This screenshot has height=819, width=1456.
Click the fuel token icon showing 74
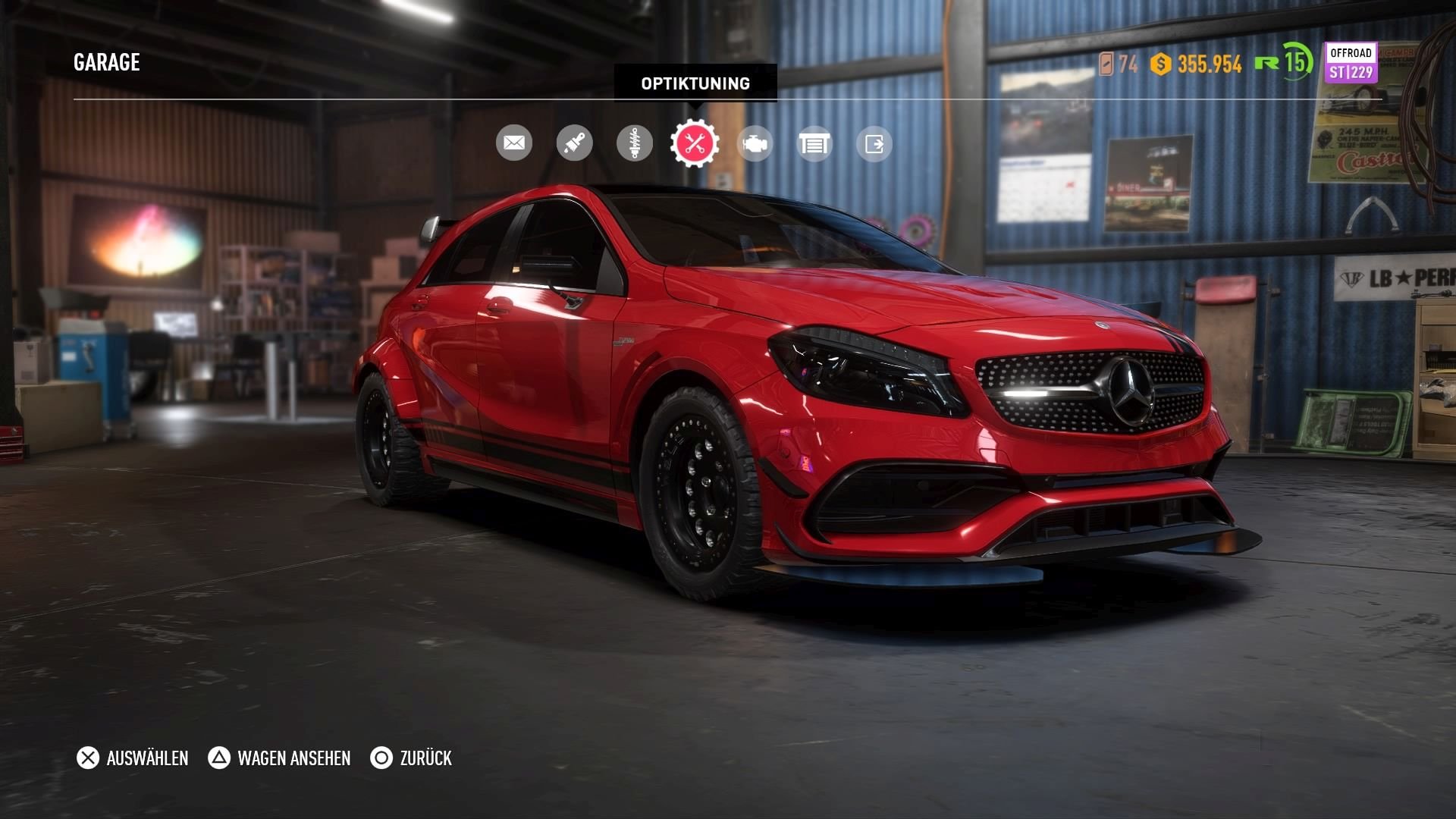click(x=1108, y=67)
